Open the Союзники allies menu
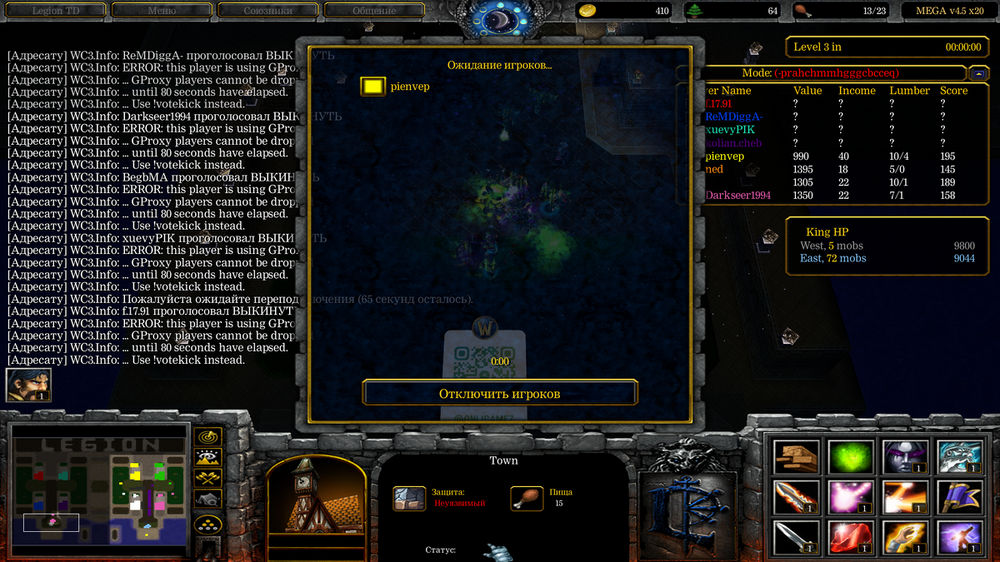 (x=267, y=11)
